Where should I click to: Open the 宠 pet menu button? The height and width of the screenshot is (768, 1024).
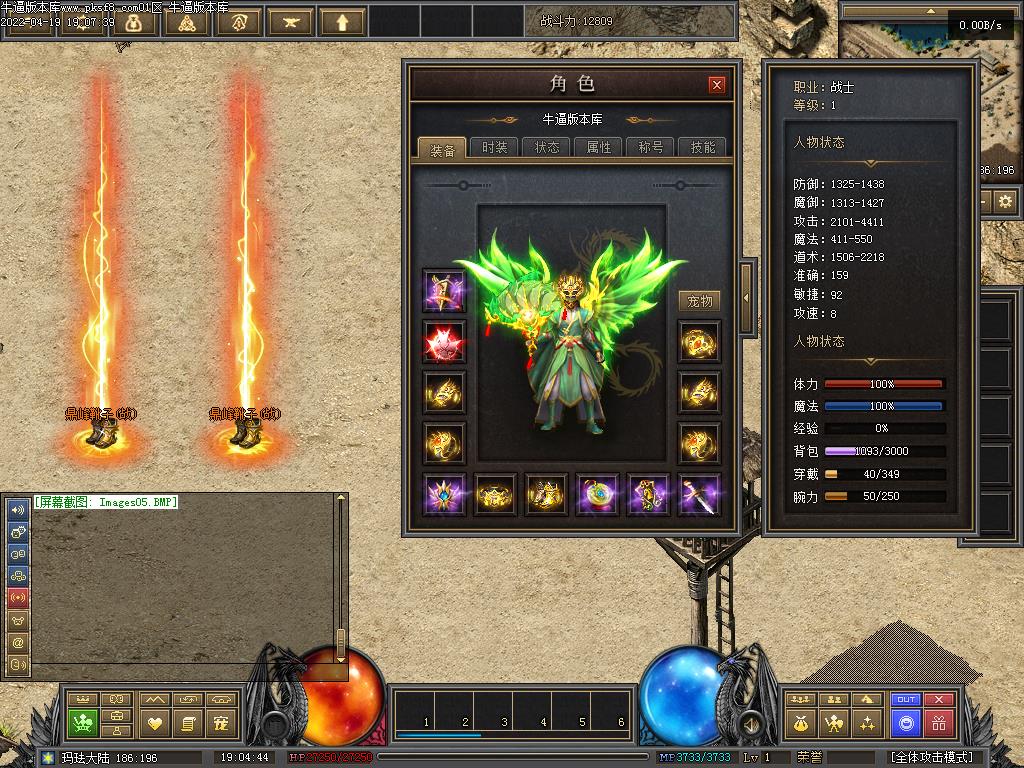click(x=221, y=723)
